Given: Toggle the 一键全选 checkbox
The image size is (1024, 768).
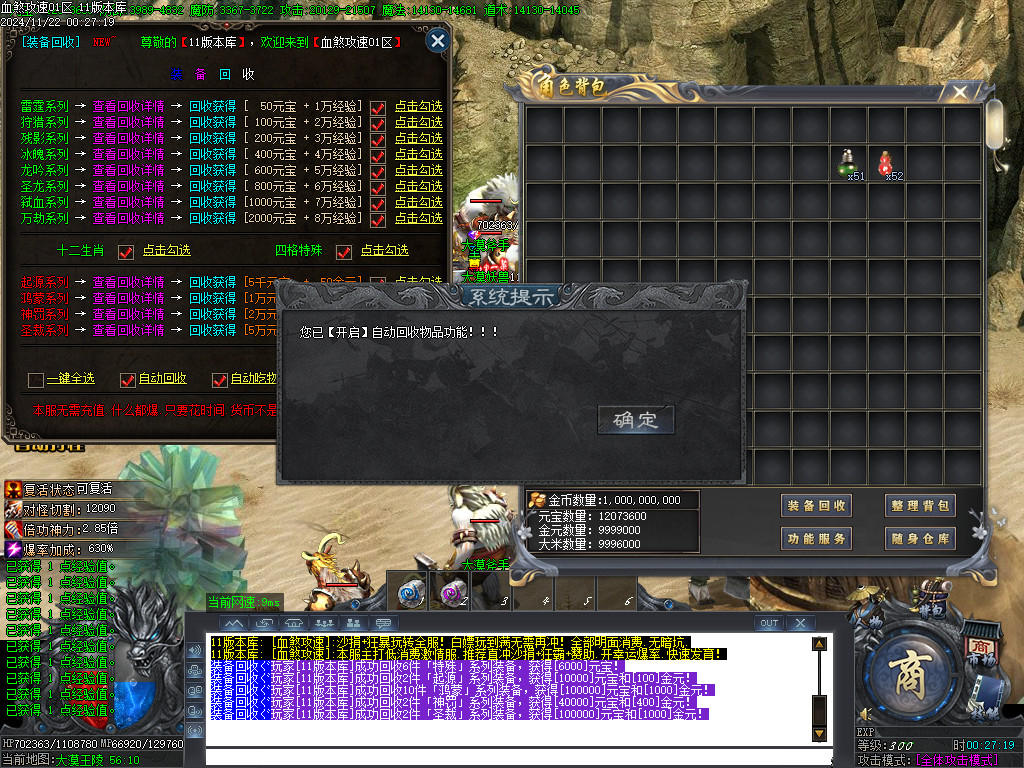Looking at the screenshot, I should [x=37, y=380].
